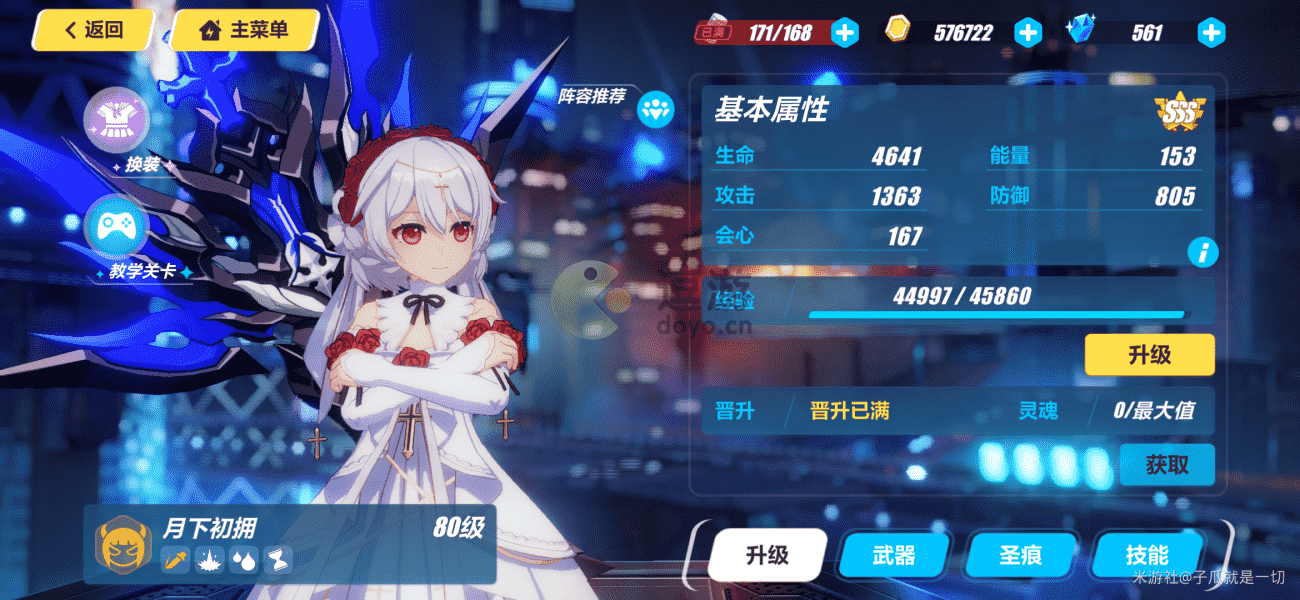1300x600 pixels.
Task: Open the 主菜单 main menu
Action: coord(245,30)
